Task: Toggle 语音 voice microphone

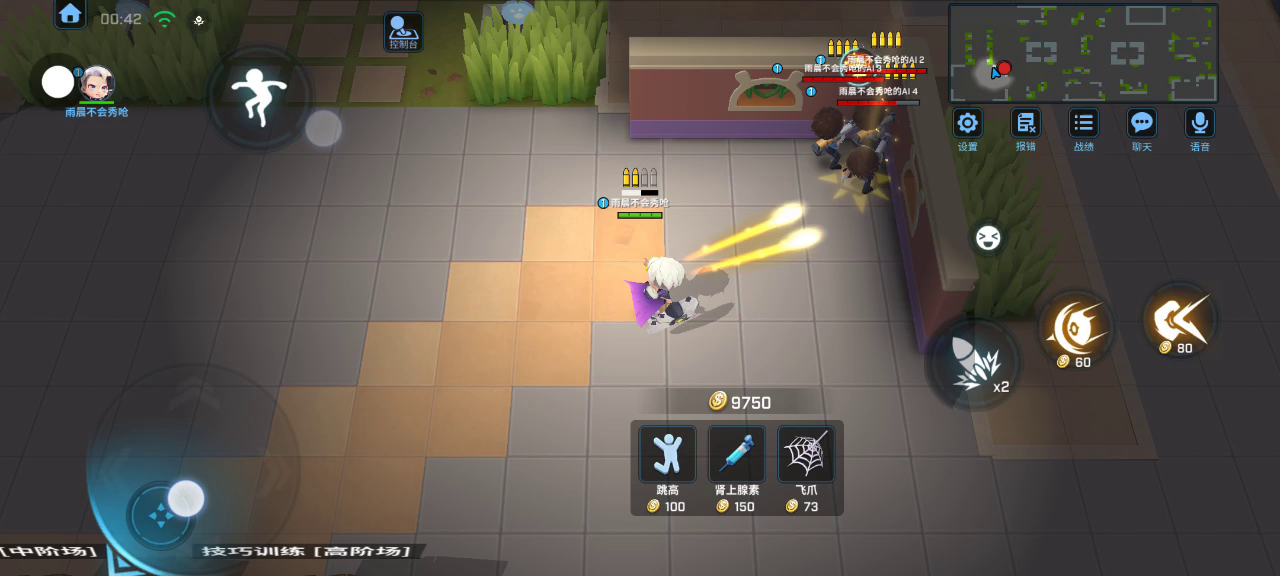Action: click(1199, 124)
